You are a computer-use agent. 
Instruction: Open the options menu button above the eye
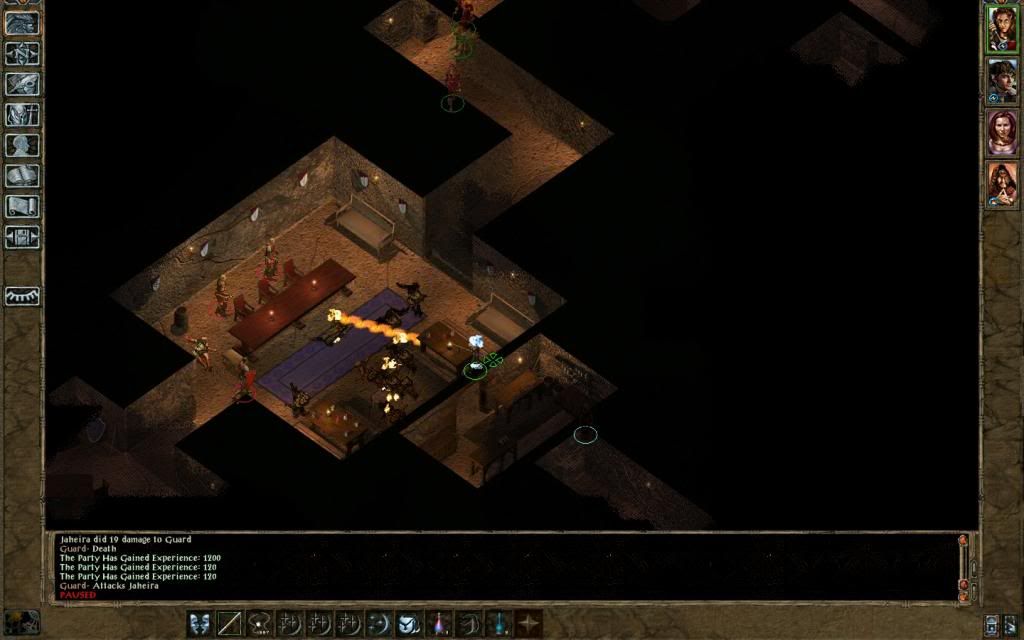(x=22, y=237)
